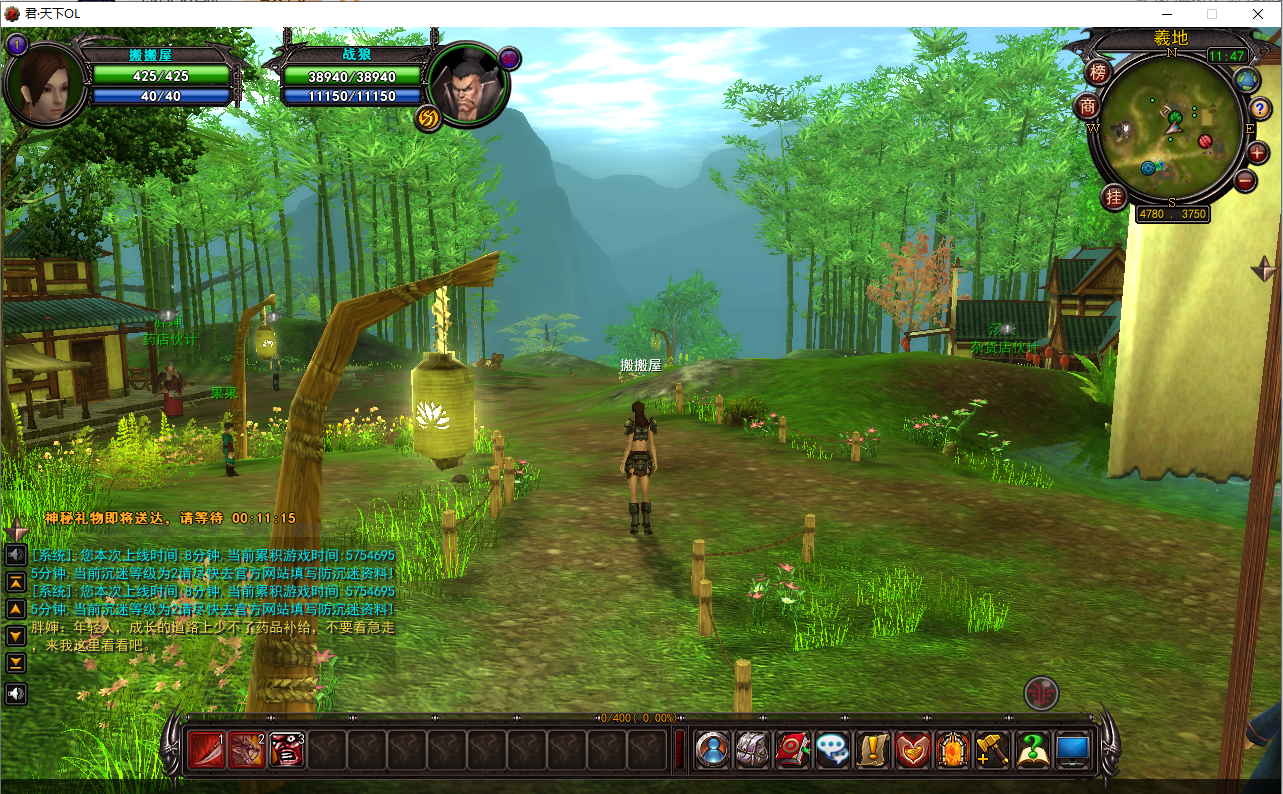Activate the angry face skill in slot 3
The image size is (1283, 794).
pos(287,749)
